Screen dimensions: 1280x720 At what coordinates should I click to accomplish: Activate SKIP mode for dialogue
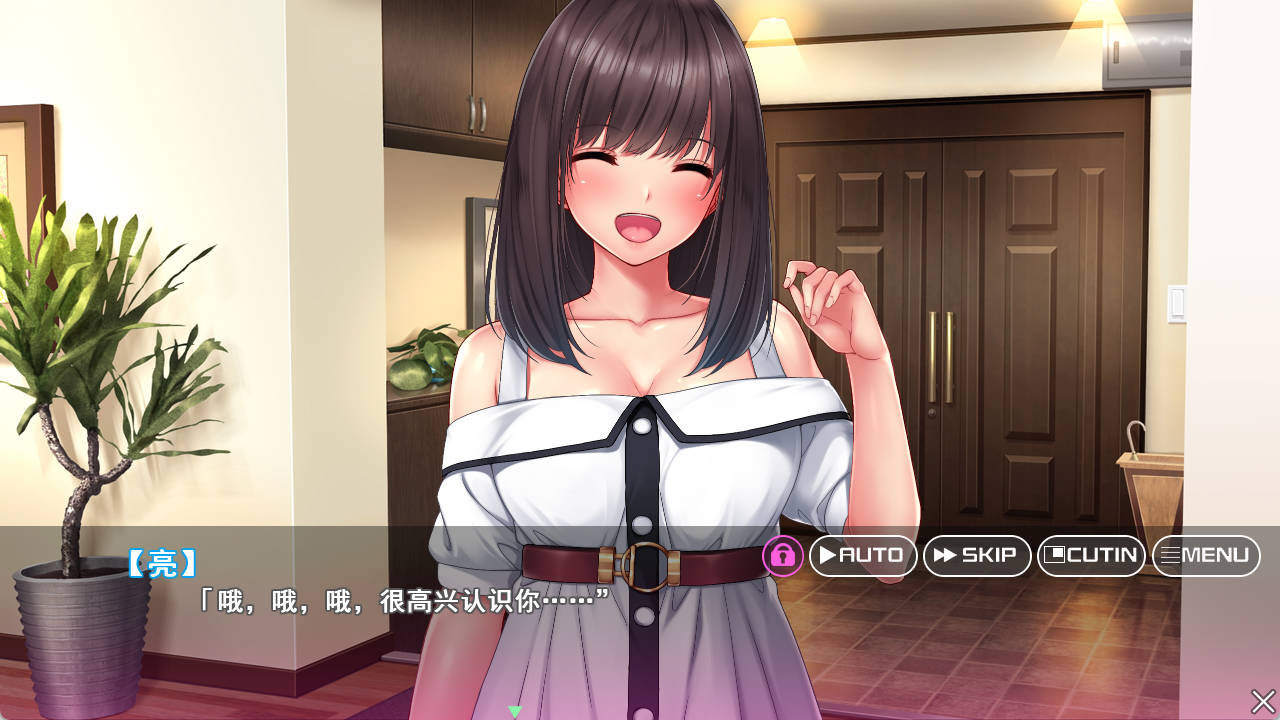(x=977, y=557)
